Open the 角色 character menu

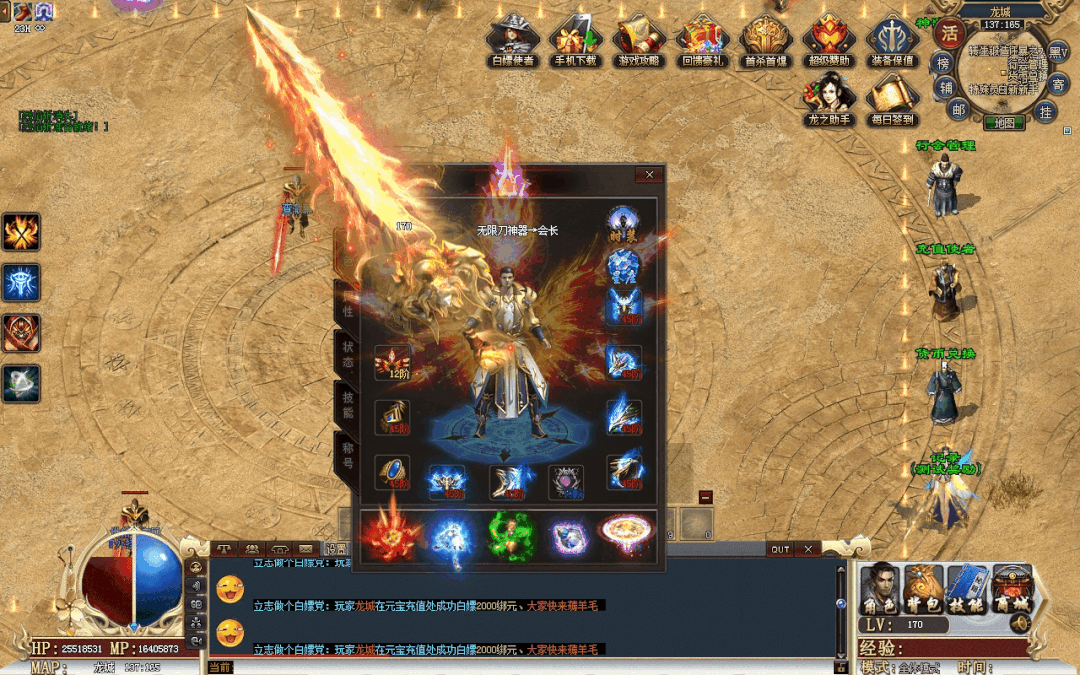pyautogui.click(x=880, y=590)
